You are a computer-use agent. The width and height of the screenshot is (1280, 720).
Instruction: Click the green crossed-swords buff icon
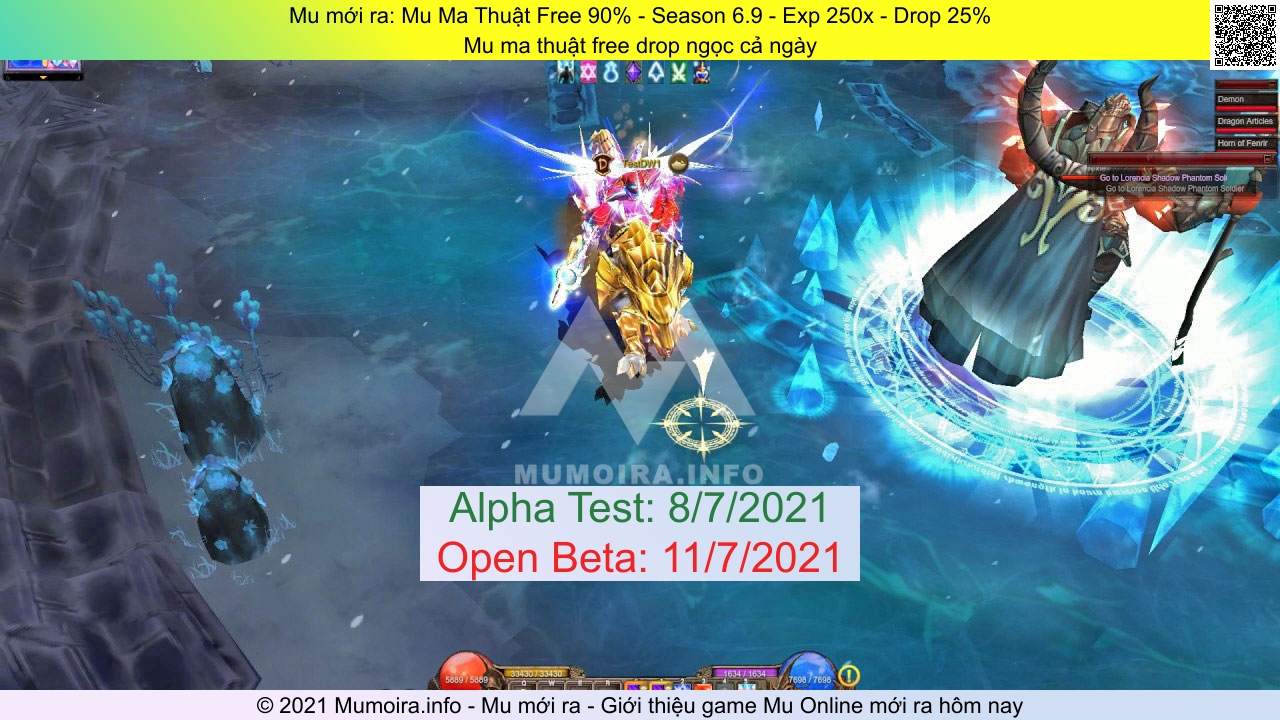pos(678,72)
